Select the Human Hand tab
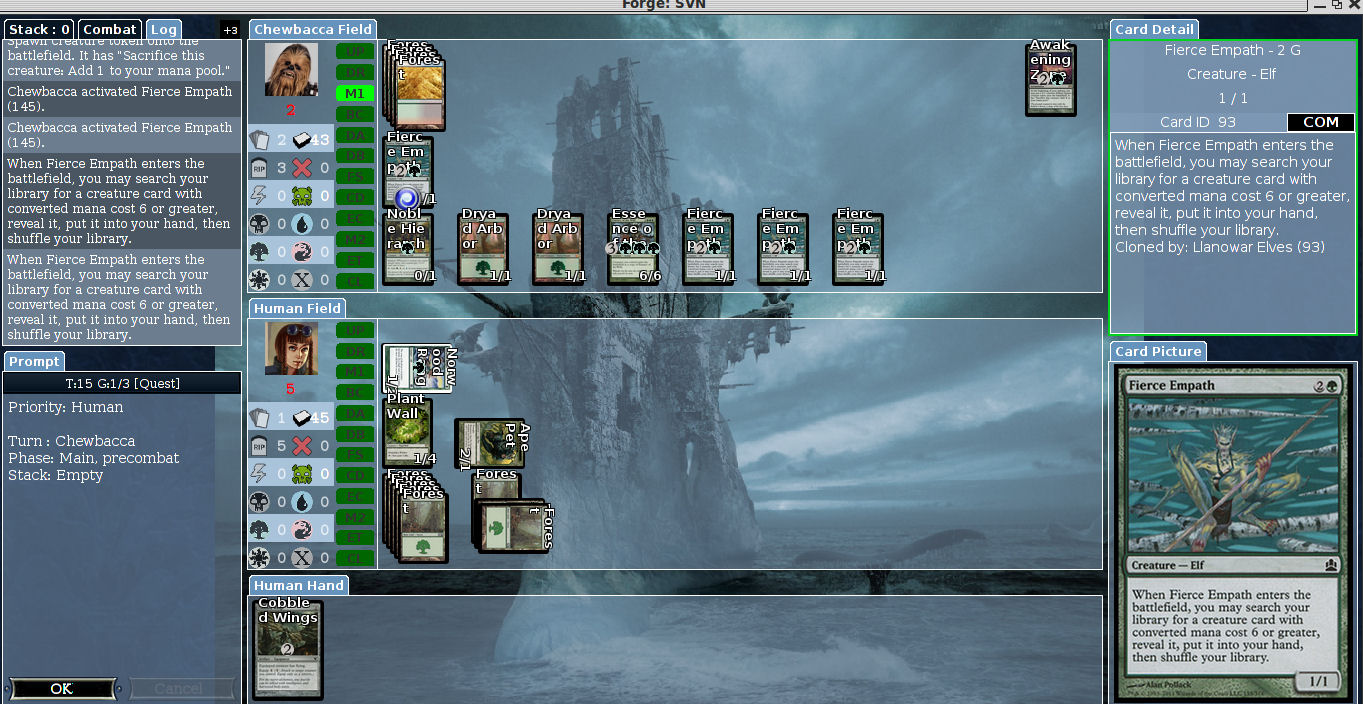 pos(298,585)
